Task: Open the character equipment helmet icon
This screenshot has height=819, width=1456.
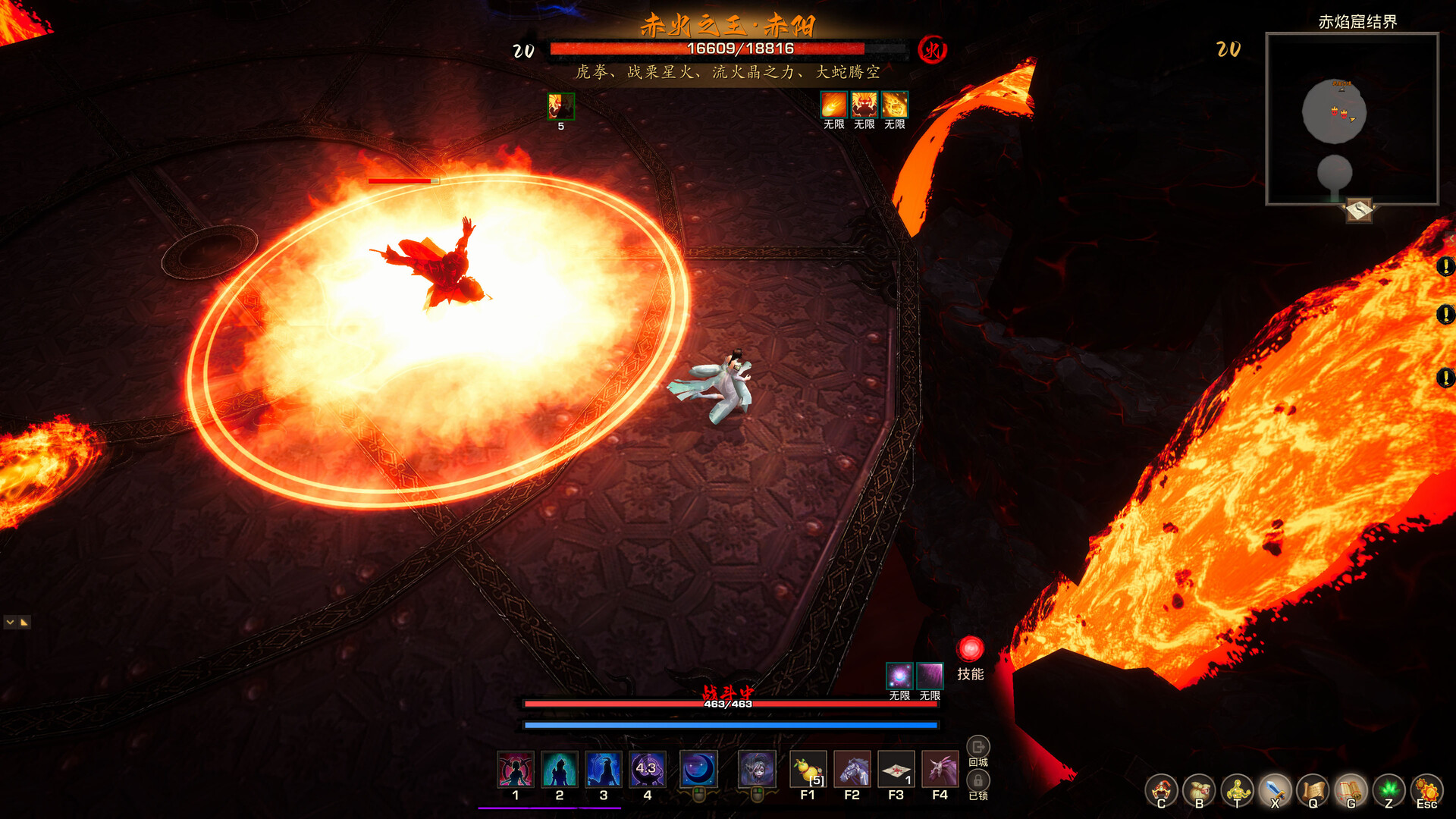Action: [1161, 791]
